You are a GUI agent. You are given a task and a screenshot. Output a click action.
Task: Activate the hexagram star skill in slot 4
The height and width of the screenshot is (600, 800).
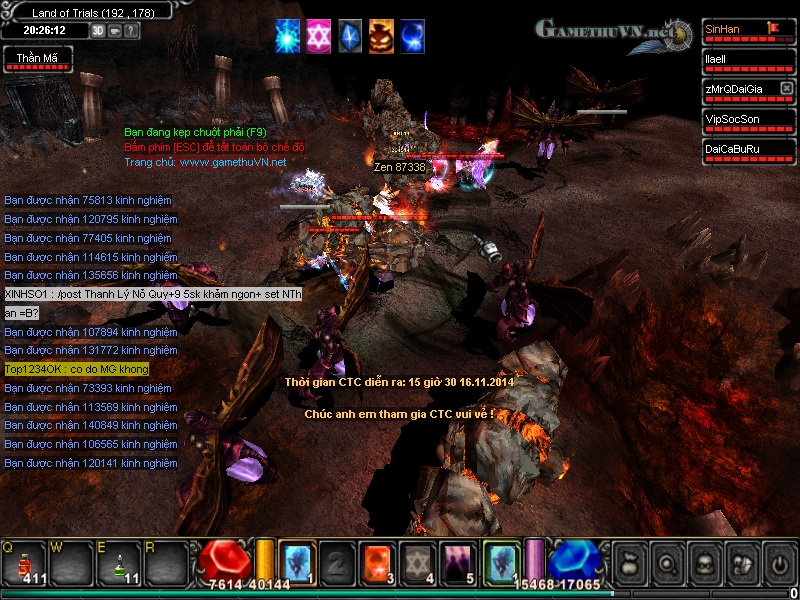(x=417, y=560)
